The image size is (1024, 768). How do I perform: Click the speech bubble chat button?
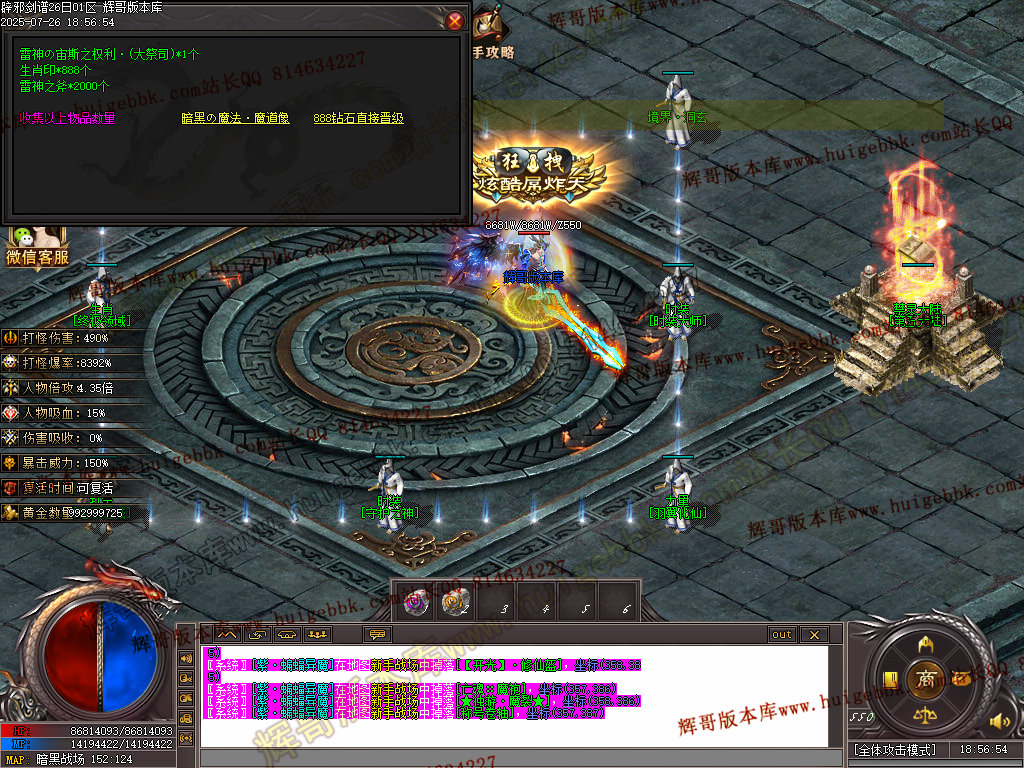(377, 635)
